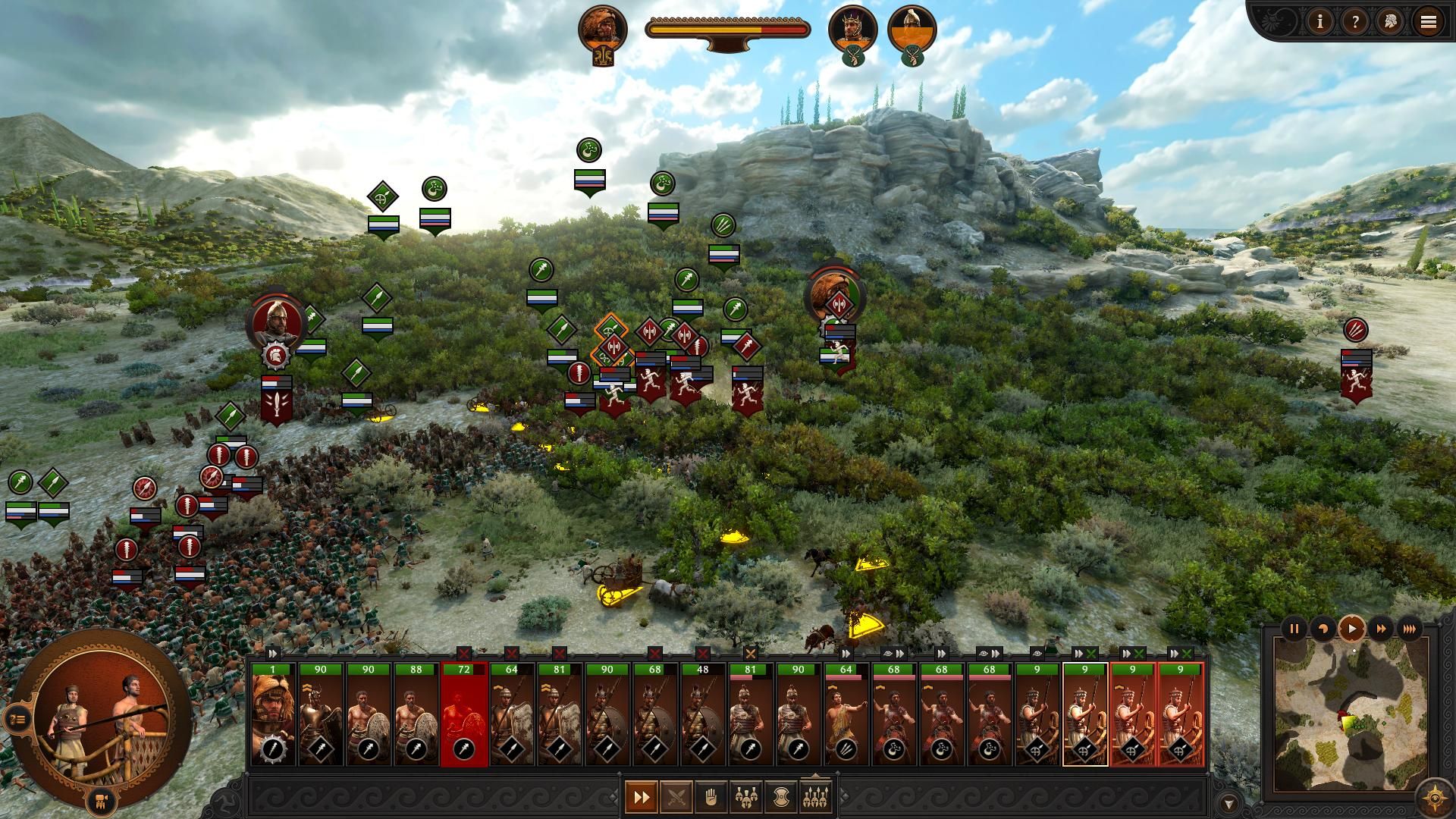Select the lion-helmet general unit card
Image resolution: width=1456 pixels, height=819 pixels.
click(x=273, y=714)
